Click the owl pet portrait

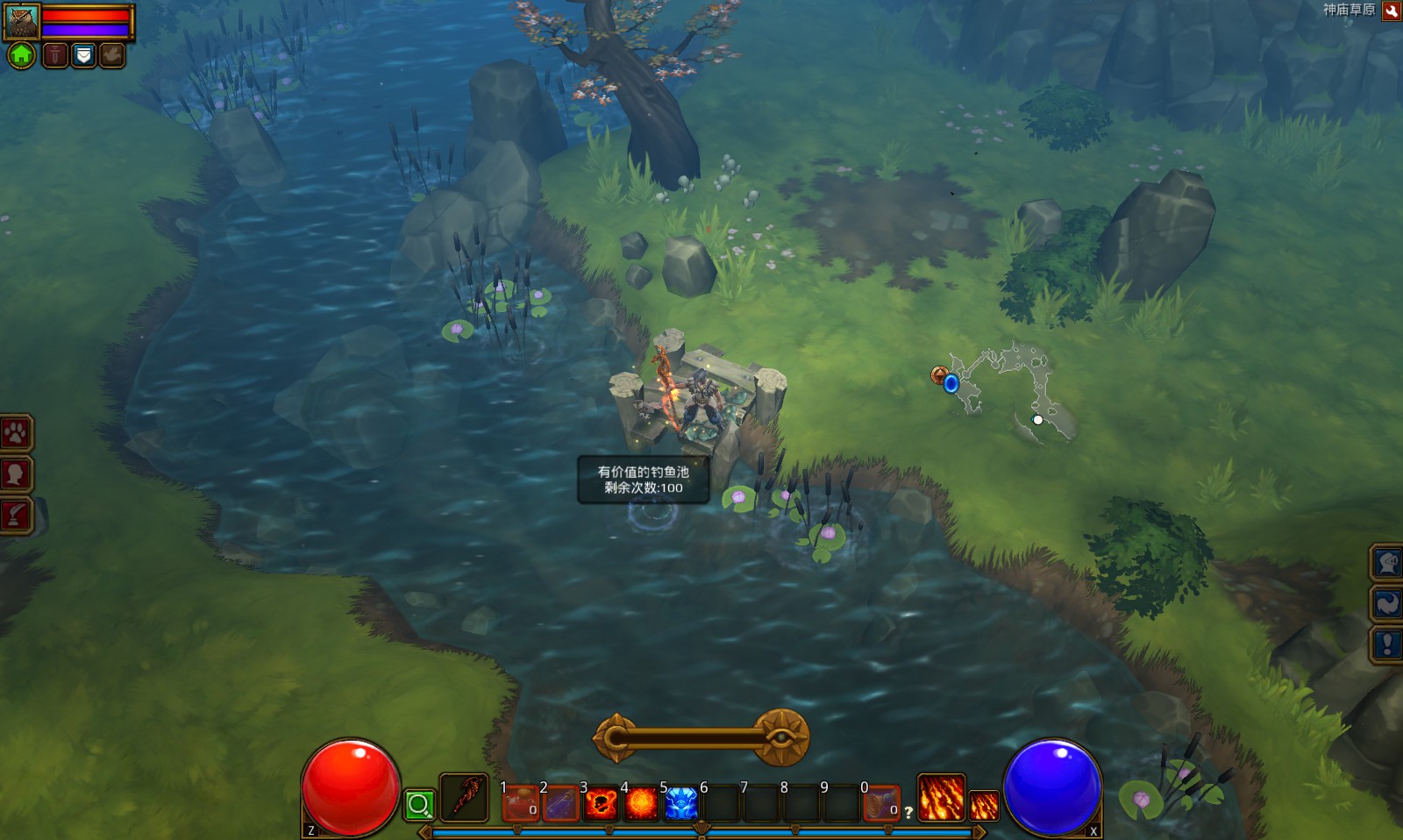pyautogui.click(x=21, y=21)
